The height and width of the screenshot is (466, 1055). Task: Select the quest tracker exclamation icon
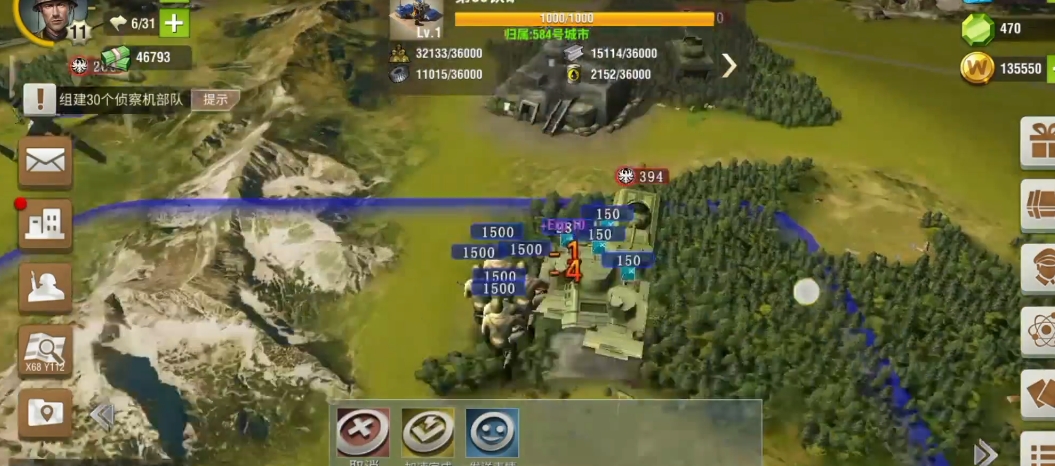click(x=40, y=99)
